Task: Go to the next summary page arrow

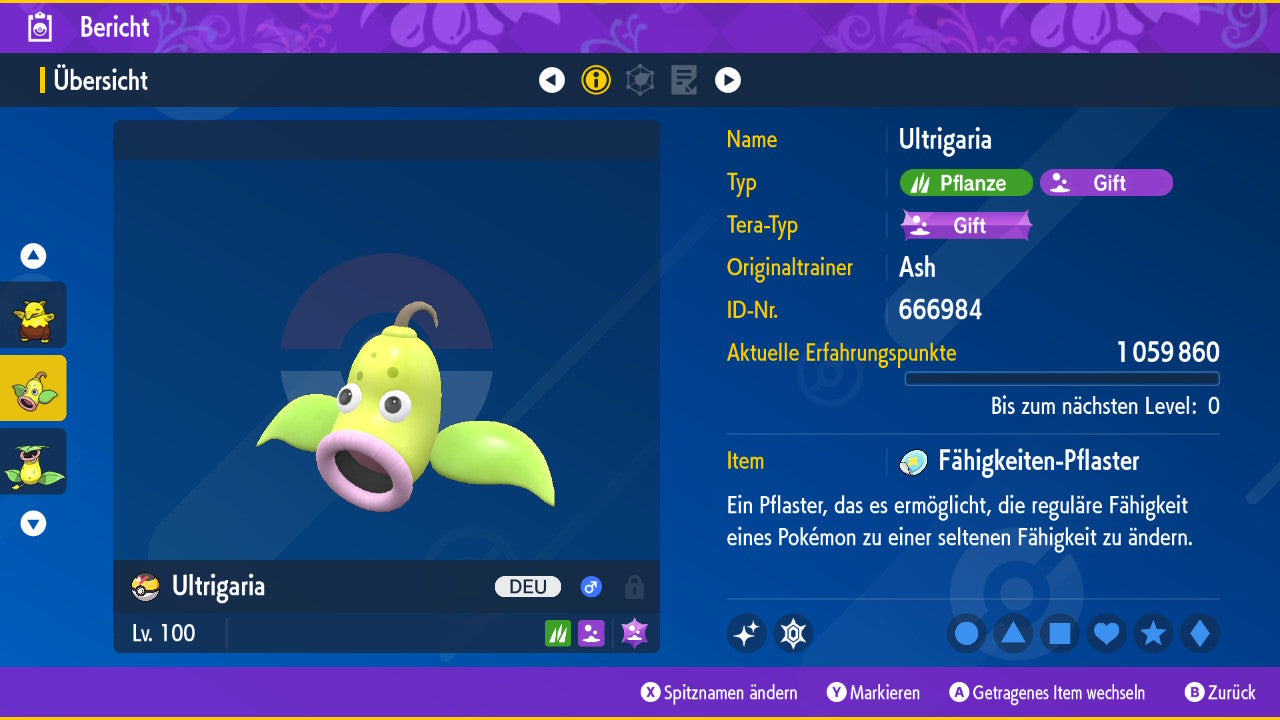Action: click(728, 80)
